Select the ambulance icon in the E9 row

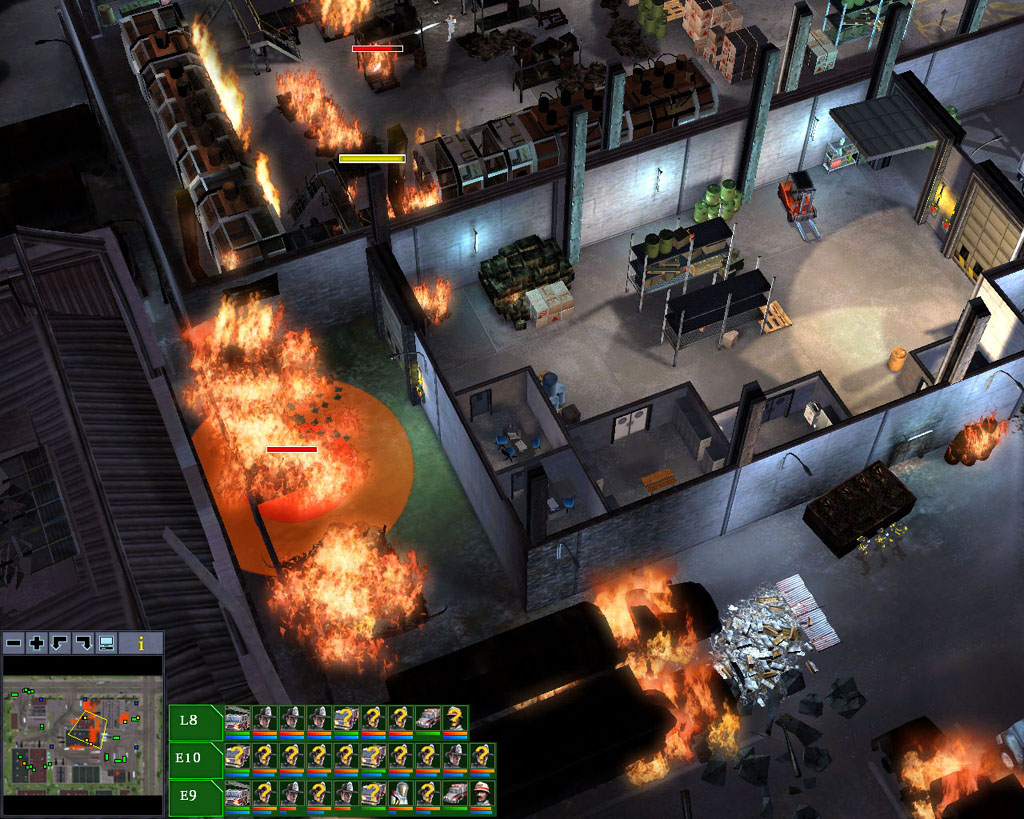[x=454, y=795]
